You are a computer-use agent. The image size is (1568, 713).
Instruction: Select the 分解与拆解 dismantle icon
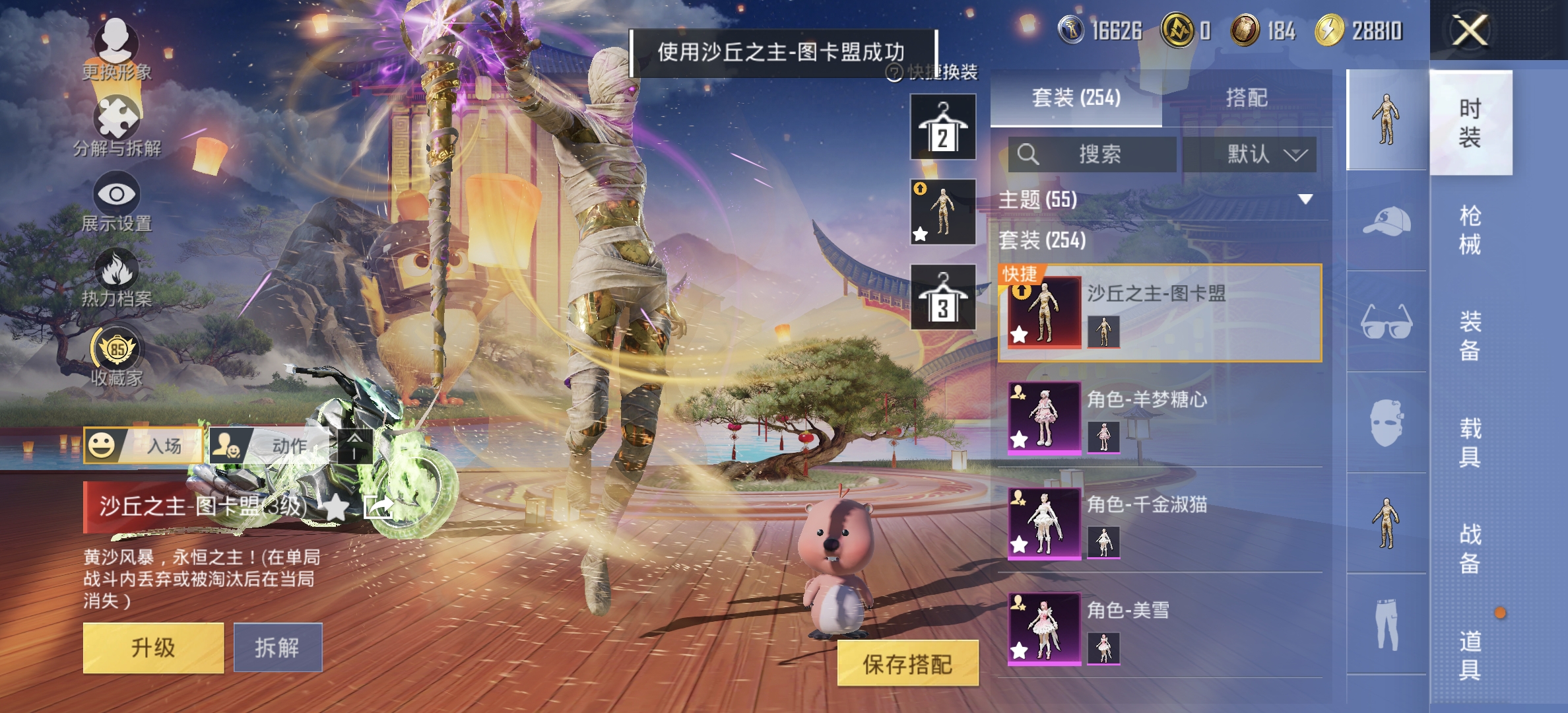tap(117, 118)
